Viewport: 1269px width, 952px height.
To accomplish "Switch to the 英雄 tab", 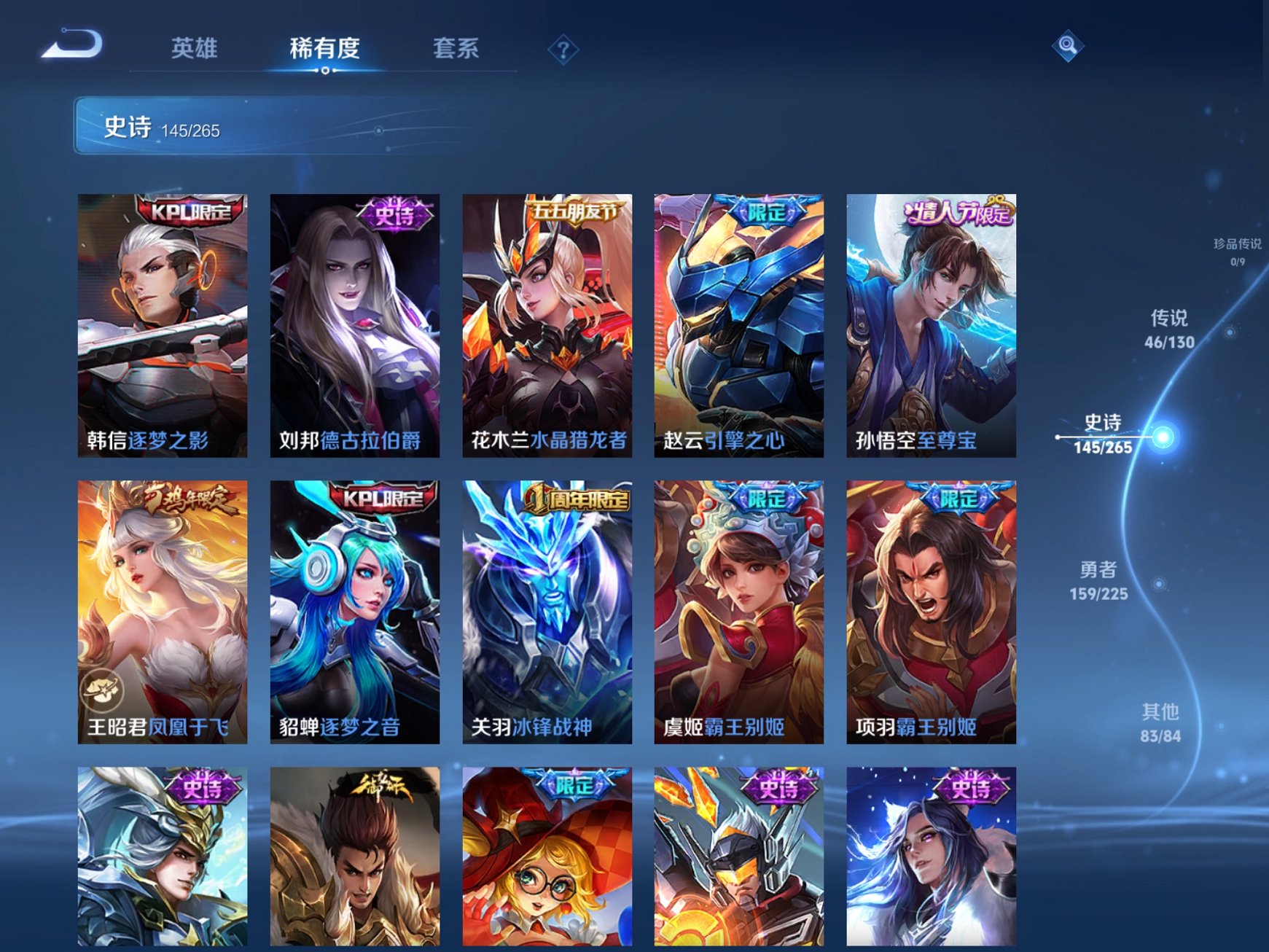I will pos(193,50).
